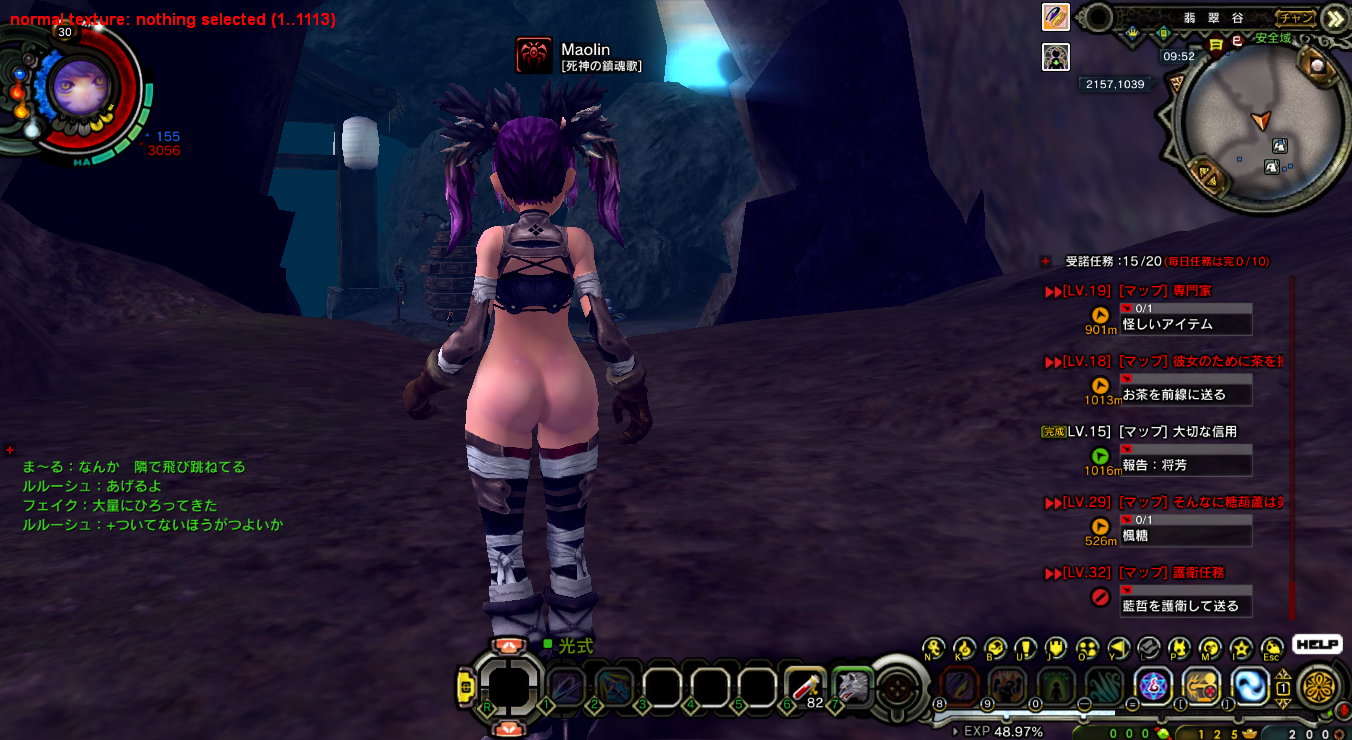This screenshot has width=1352, height=740.
Task: Click the green navigate arrow for 報告:将芳
Action: pos(1100,456)
